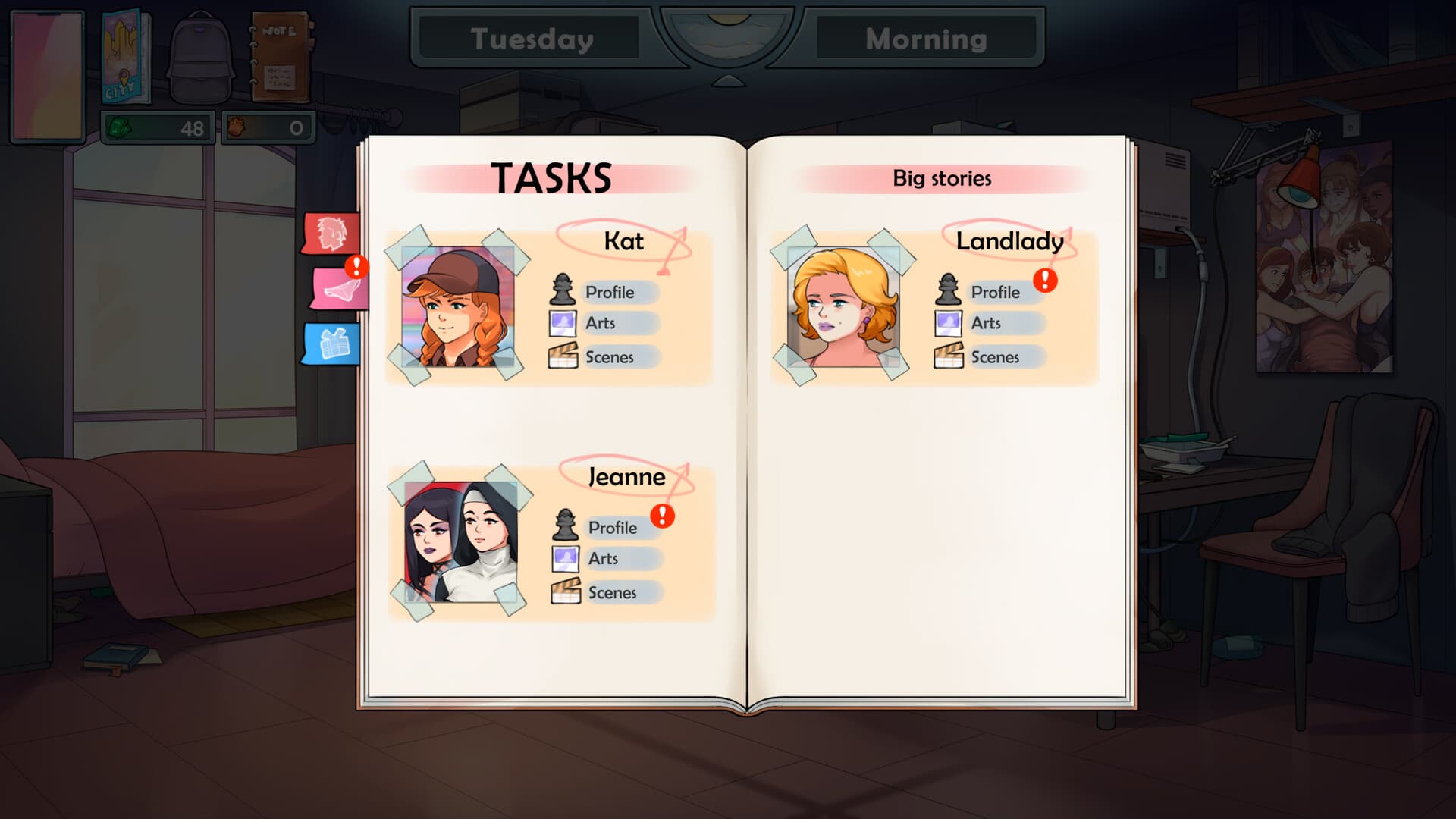View the Landlady's Arts
This screenshot has width=1456, height=819.
986,323
